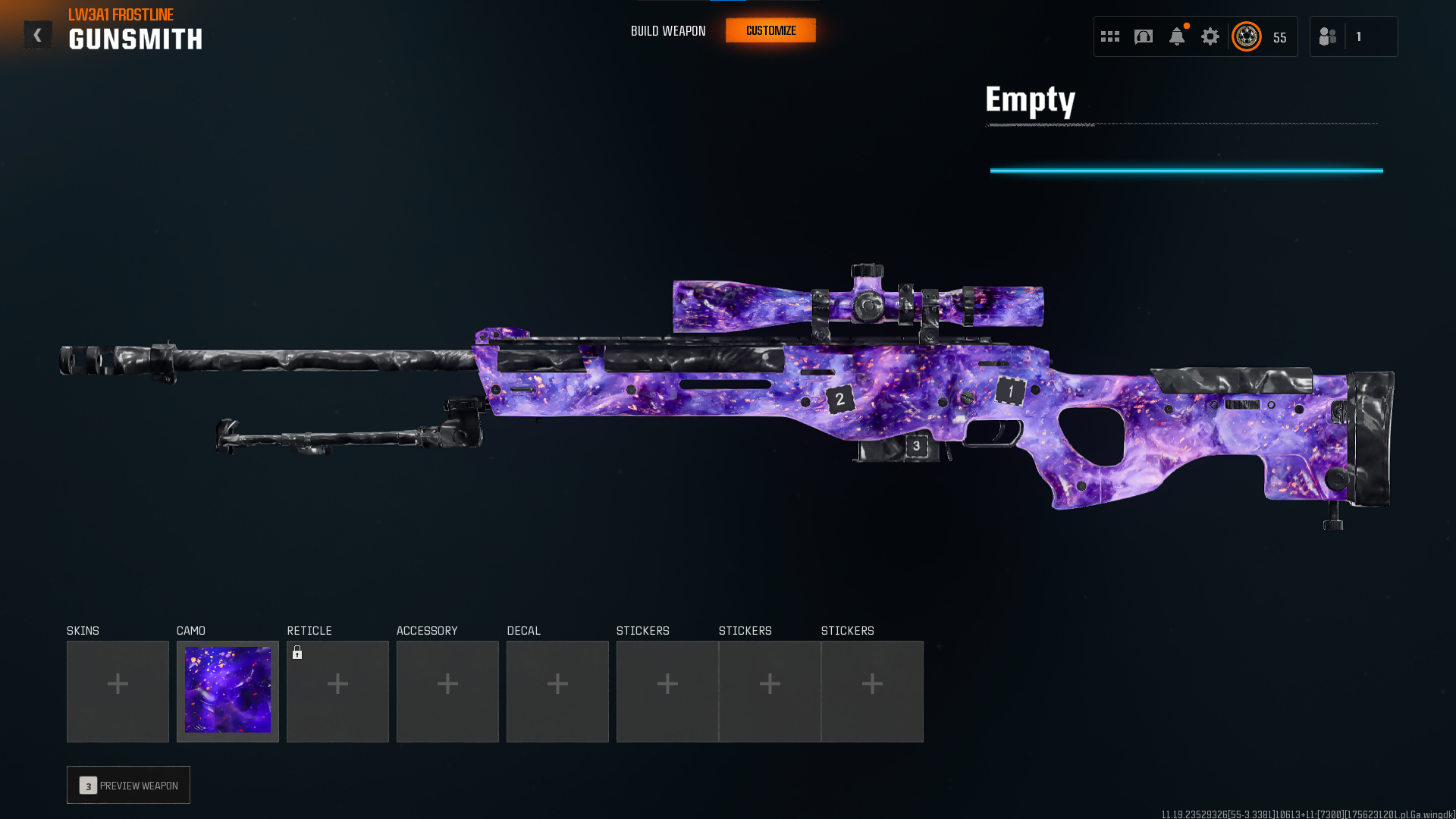
Task: Select the Customize tab
Action: coord(770,30)
